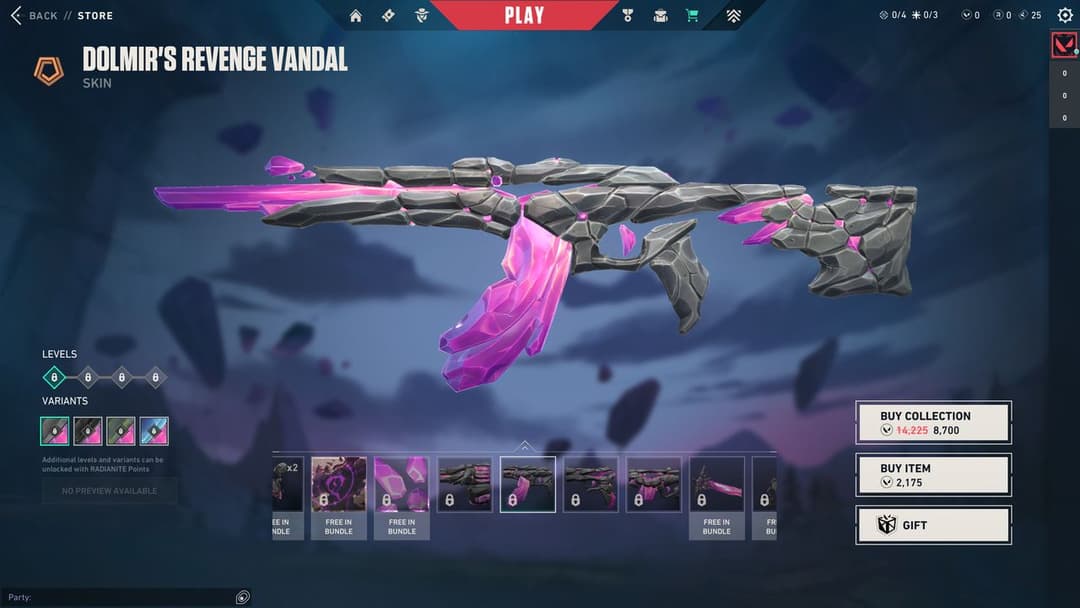
Task: Buy the collection for 8,700
Action: [x=933, y=422]
